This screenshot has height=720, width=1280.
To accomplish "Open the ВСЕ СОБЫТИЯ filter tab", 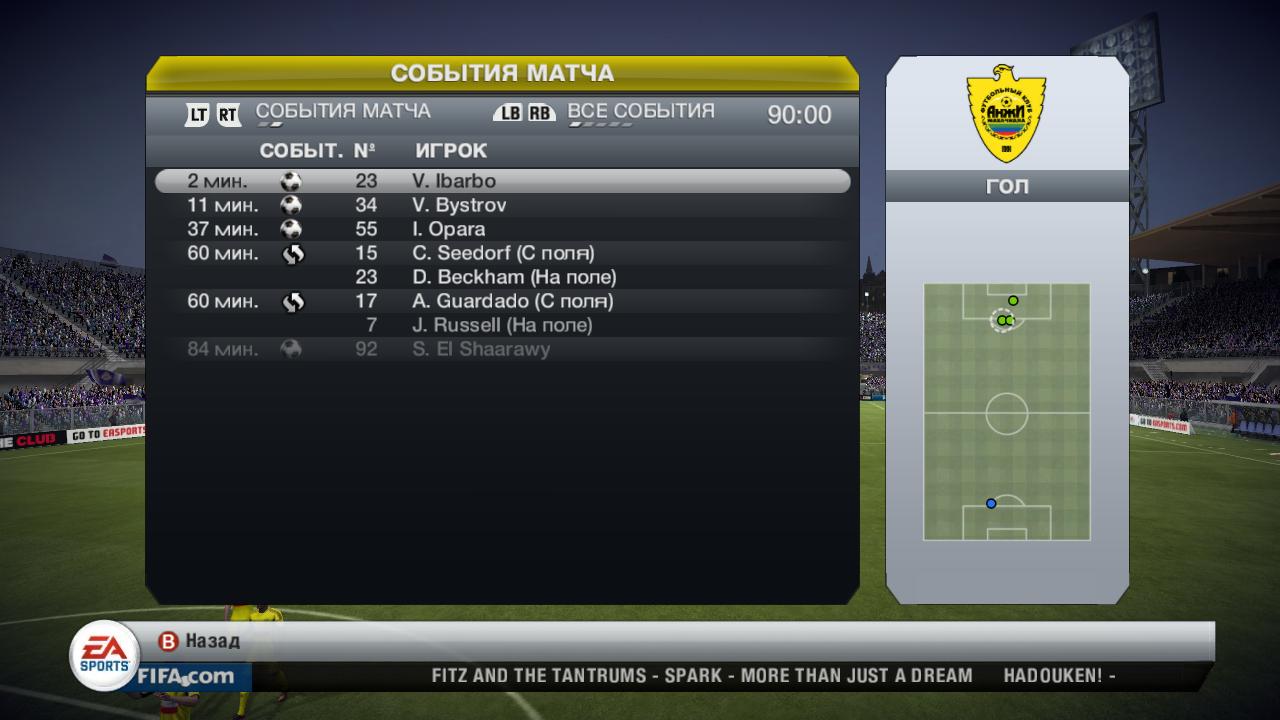I will [641, 111].
